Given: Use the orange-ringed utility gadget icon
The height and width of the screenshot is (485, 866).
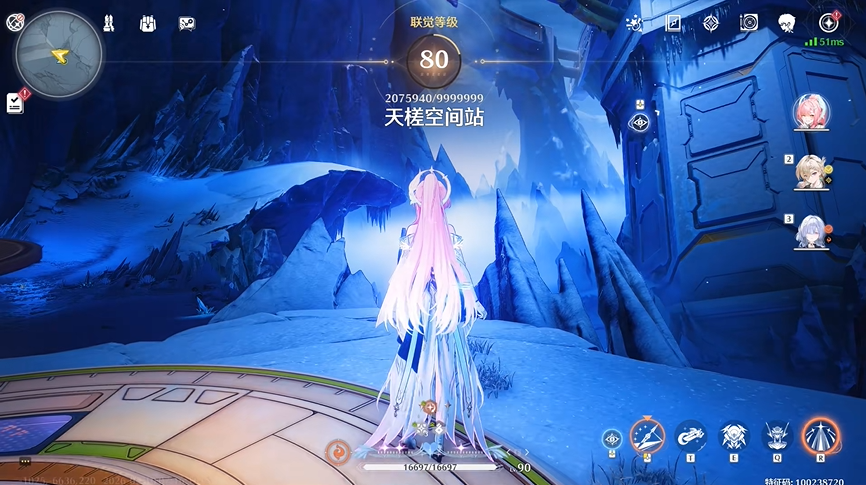Looking at the screenshot, I should [x=647, y=436].
